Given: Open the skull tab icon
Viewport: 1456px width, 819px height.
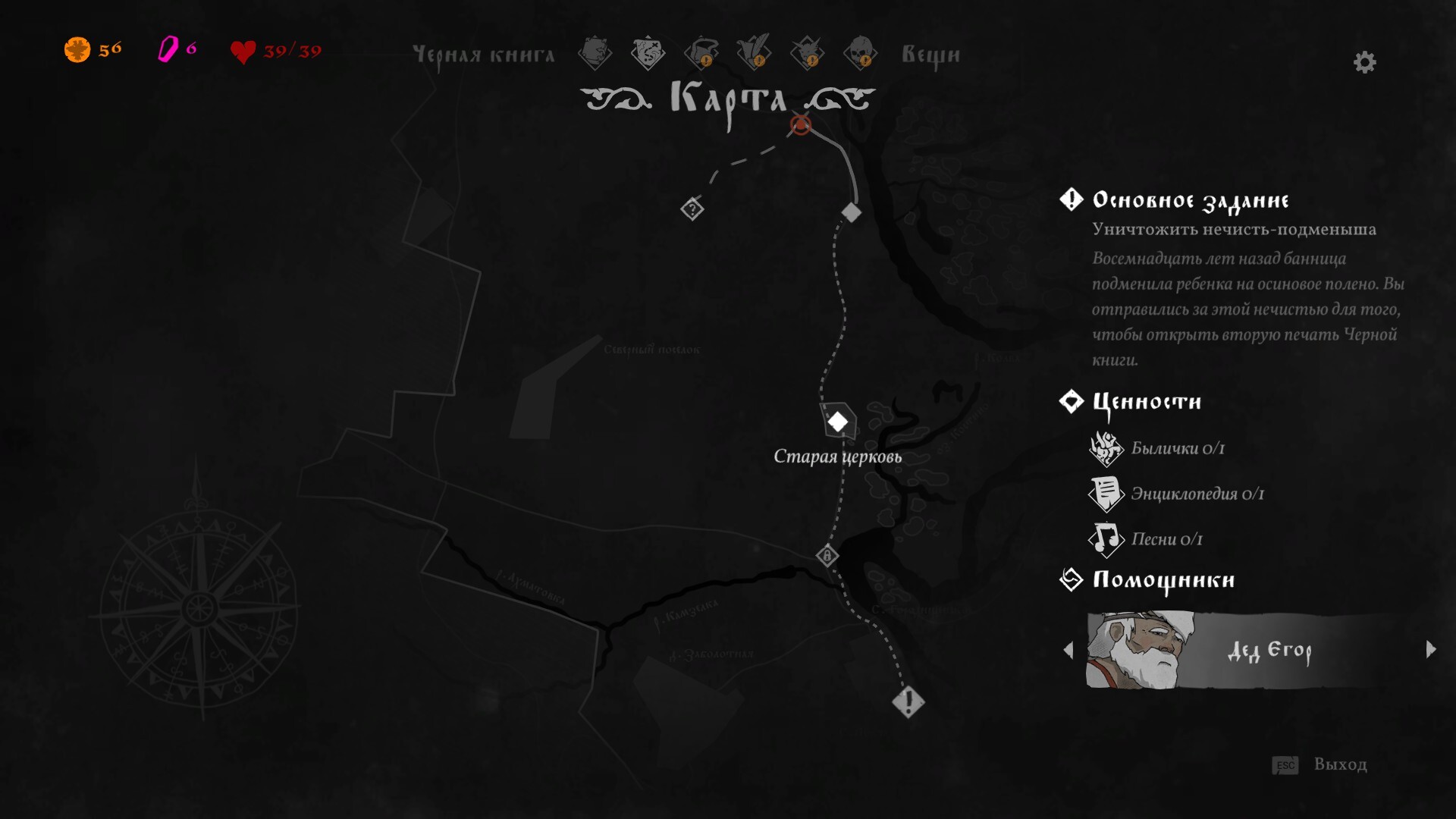Looking at the screenshot, I should [860, 53].
